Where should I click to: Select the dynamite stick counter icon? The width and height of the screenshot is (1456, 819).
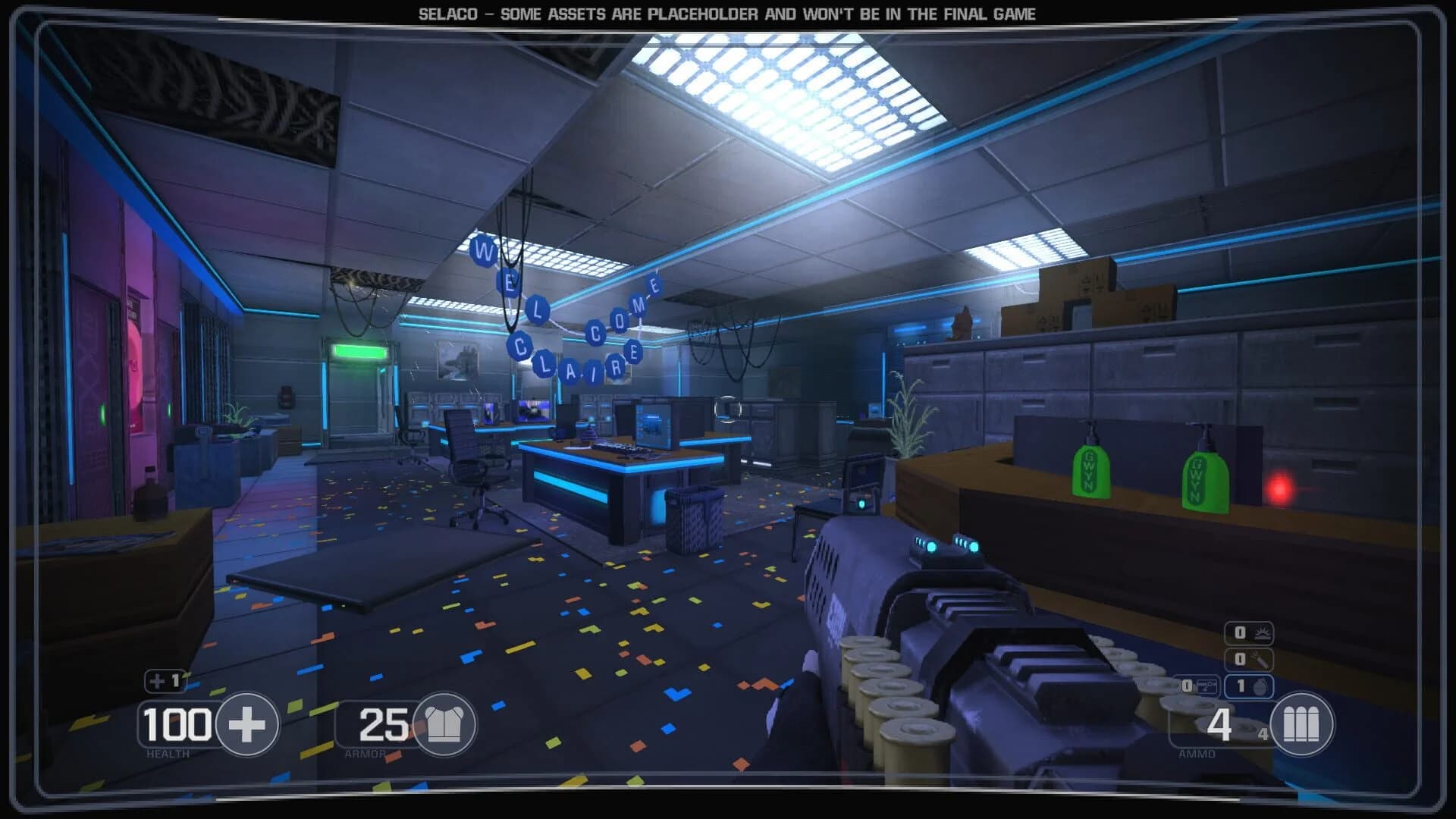(x=1261, y=659)
